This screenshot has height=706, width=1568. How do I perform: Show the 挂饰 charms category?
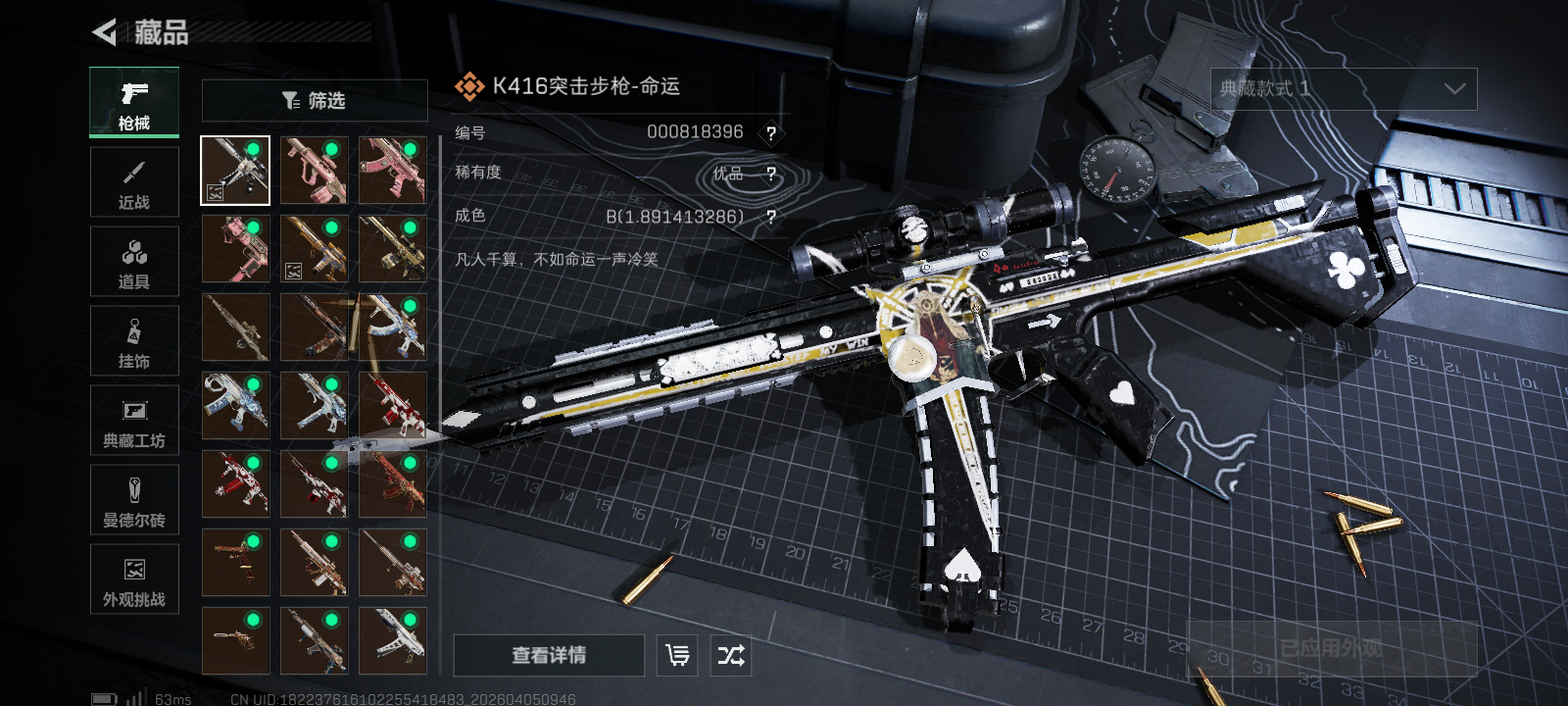point(134,341)
